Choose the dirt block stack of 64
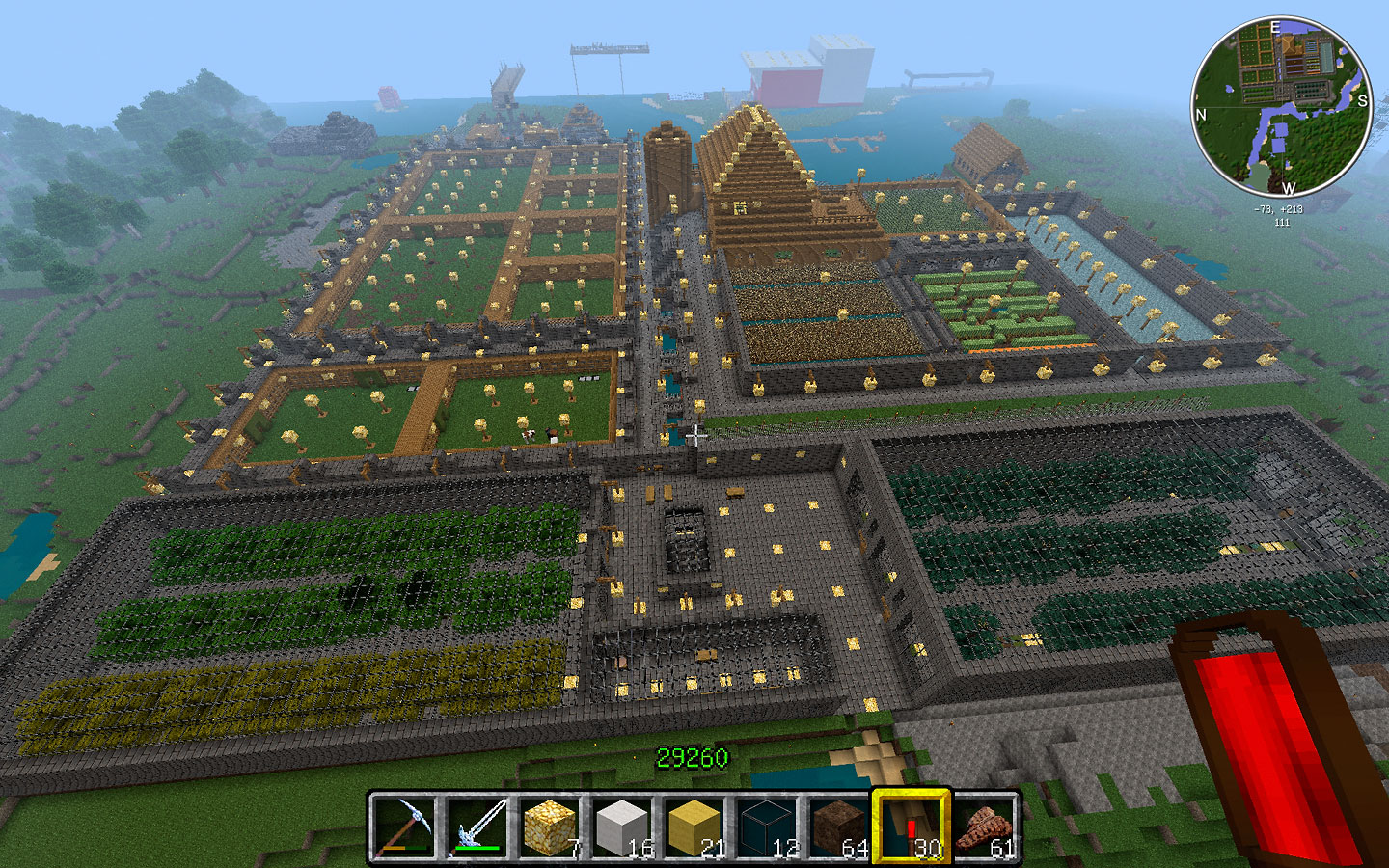Viewport: 1389px width, 868px height. (x=839, y=827)
